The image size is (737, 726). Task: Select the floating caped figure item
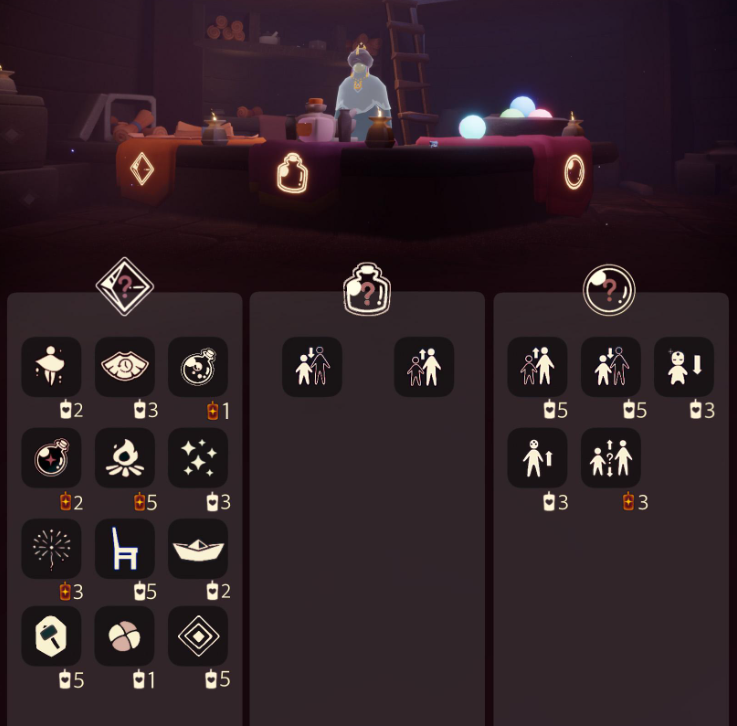tap(52, 367)
